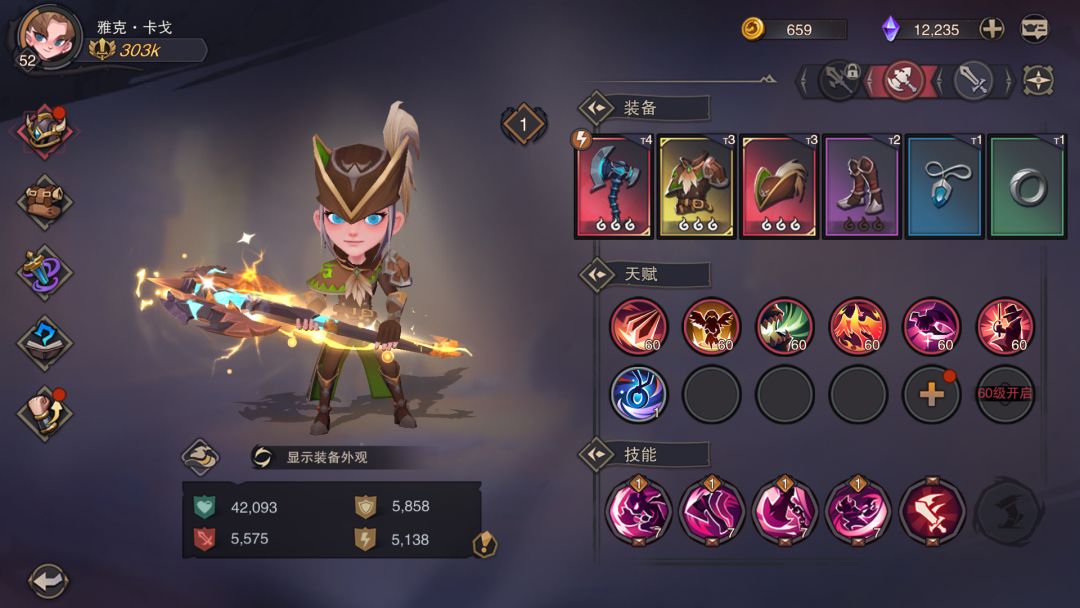
Task: Select the feathered hat equipment card
Action: pyautogui.click(x=778, y=187)
